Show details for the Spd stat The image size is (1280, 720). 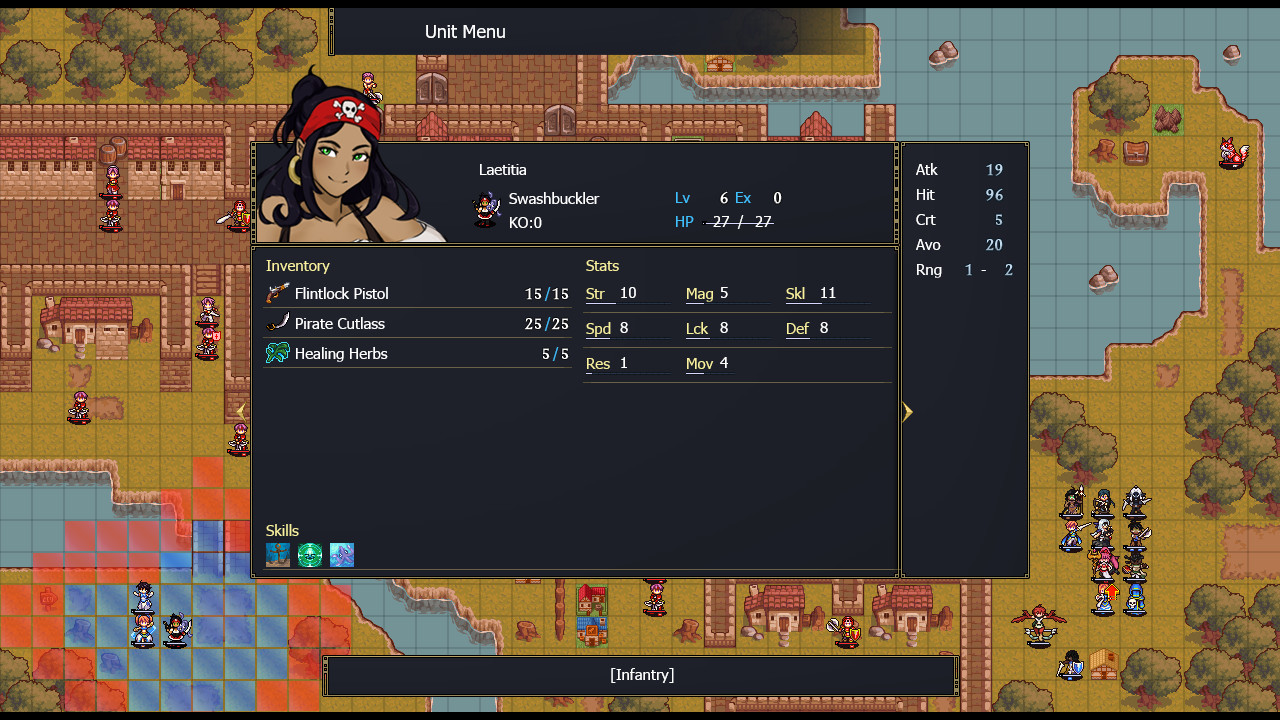(598, 329)
